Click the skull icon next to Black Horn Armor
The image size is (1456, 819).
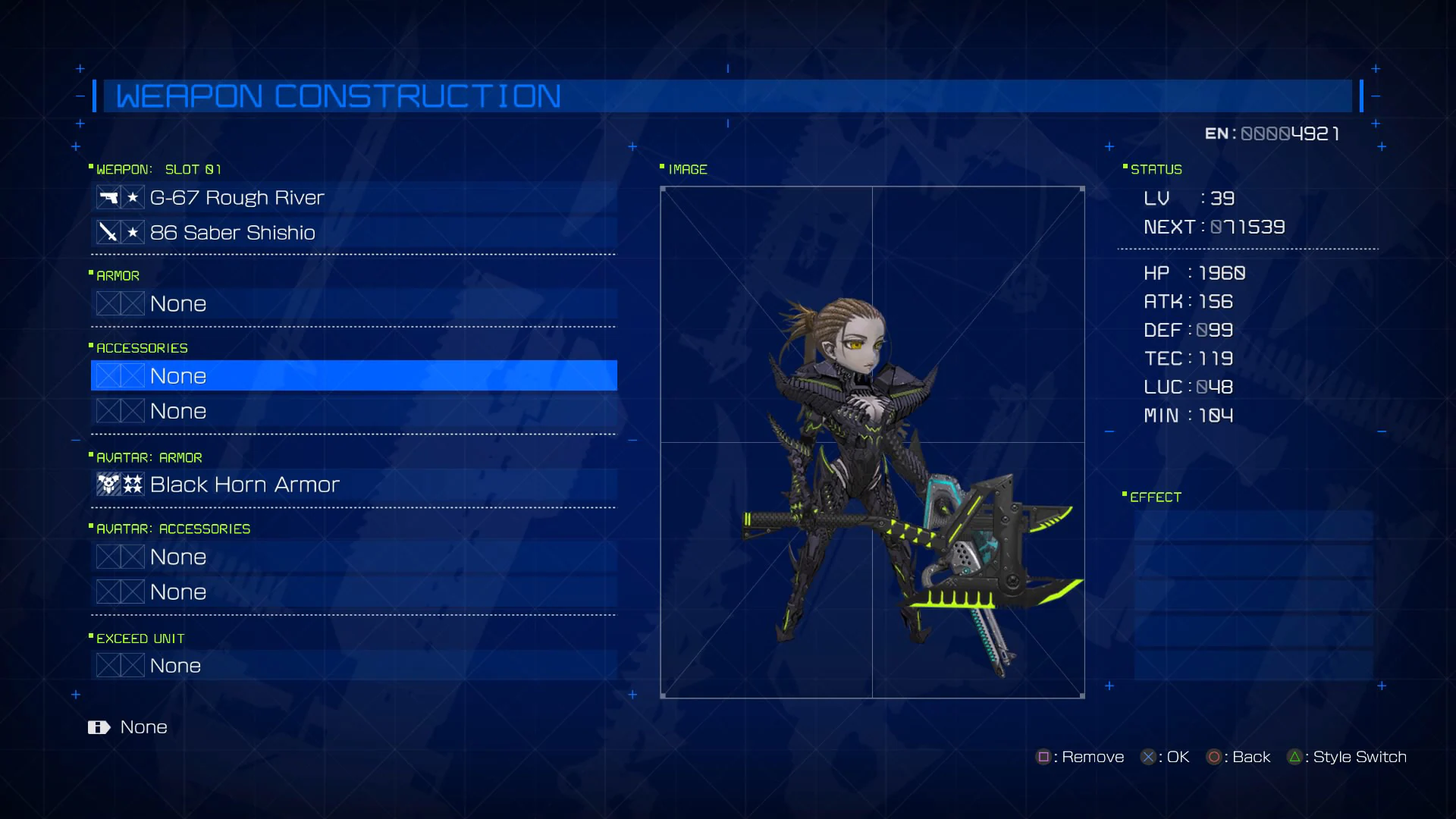[x=108, y=485]
